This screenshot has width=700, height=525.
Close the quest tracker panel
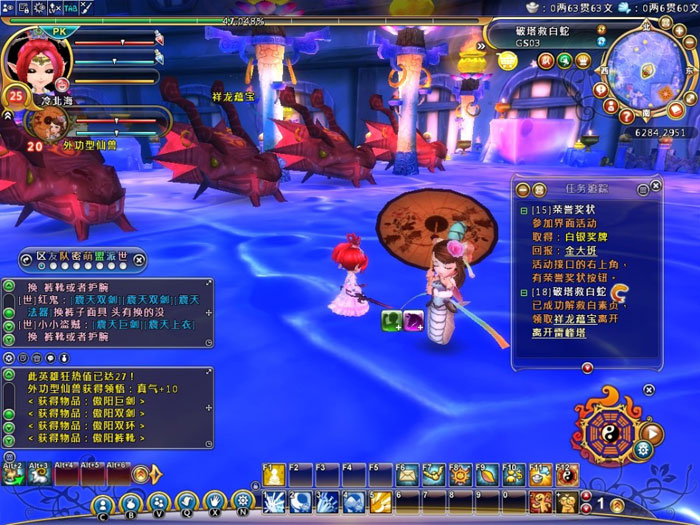click(655, 186)
